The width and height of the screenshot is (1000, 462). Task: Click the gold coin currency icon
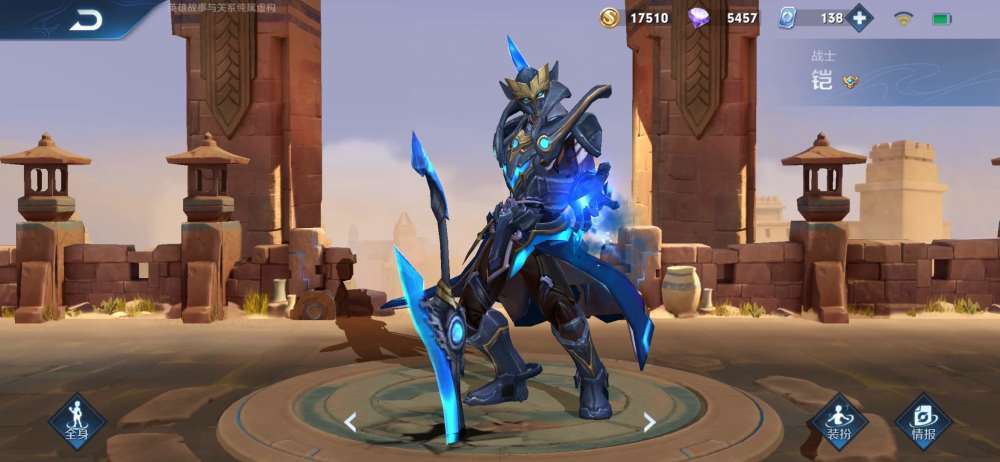(x=610, y=18)
